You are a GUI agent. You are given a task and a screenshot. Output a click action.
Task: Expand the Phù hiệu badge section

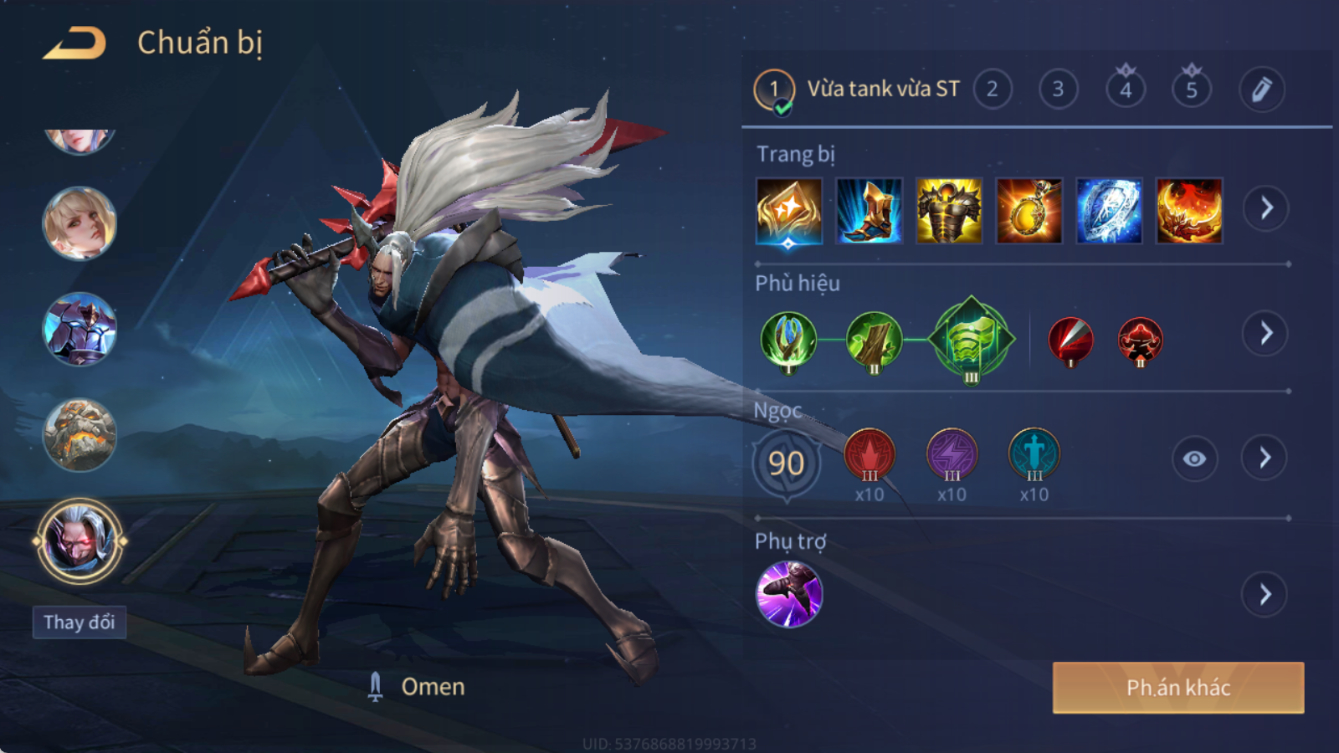tap(1265, 333)
